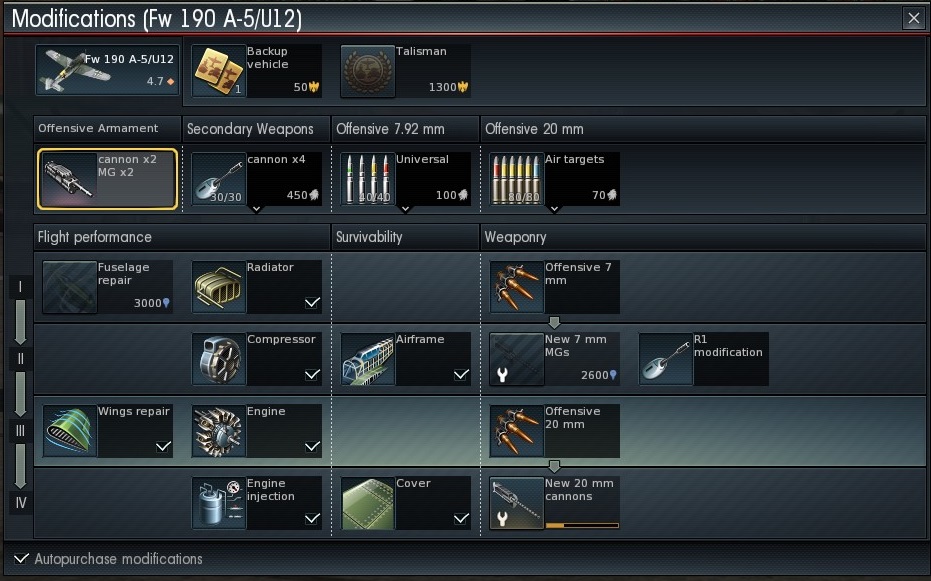Select the cannon x2 MG x2 armament
The height and width of the screenshot is (581, 931).
point(108,180)
